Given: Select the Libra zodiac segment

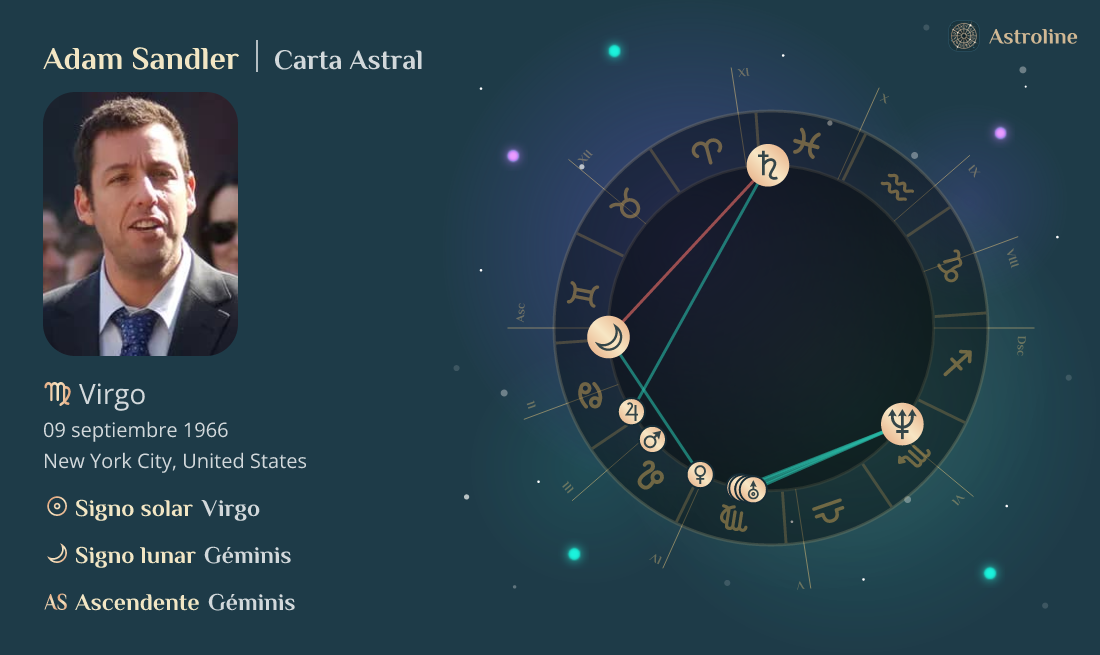Looking at the screenshot, I should coord(828,514).
